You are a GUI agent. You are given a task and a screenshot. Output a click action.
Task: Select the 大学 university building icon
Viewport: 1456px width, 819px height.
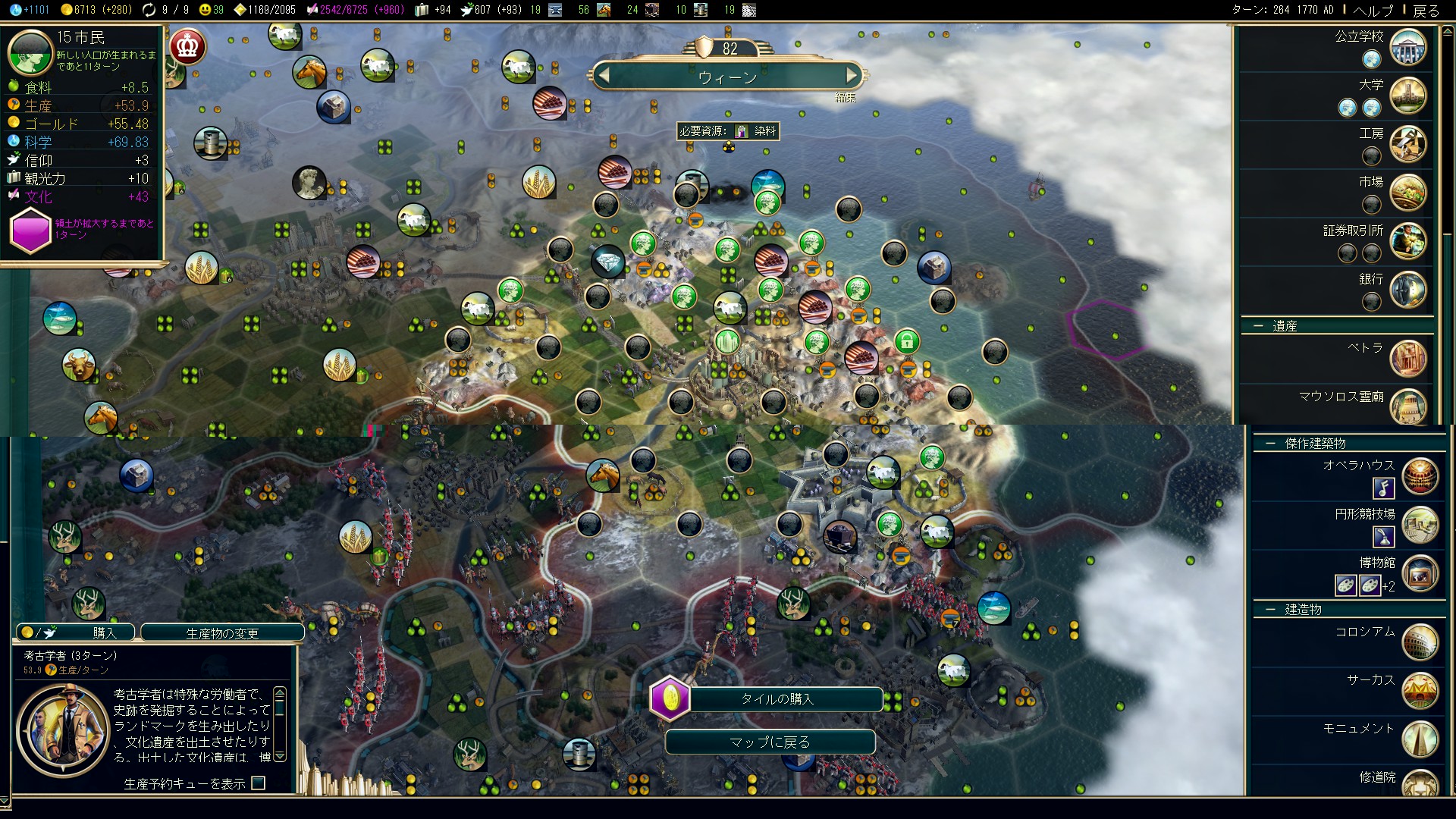tap(1408, 96)
